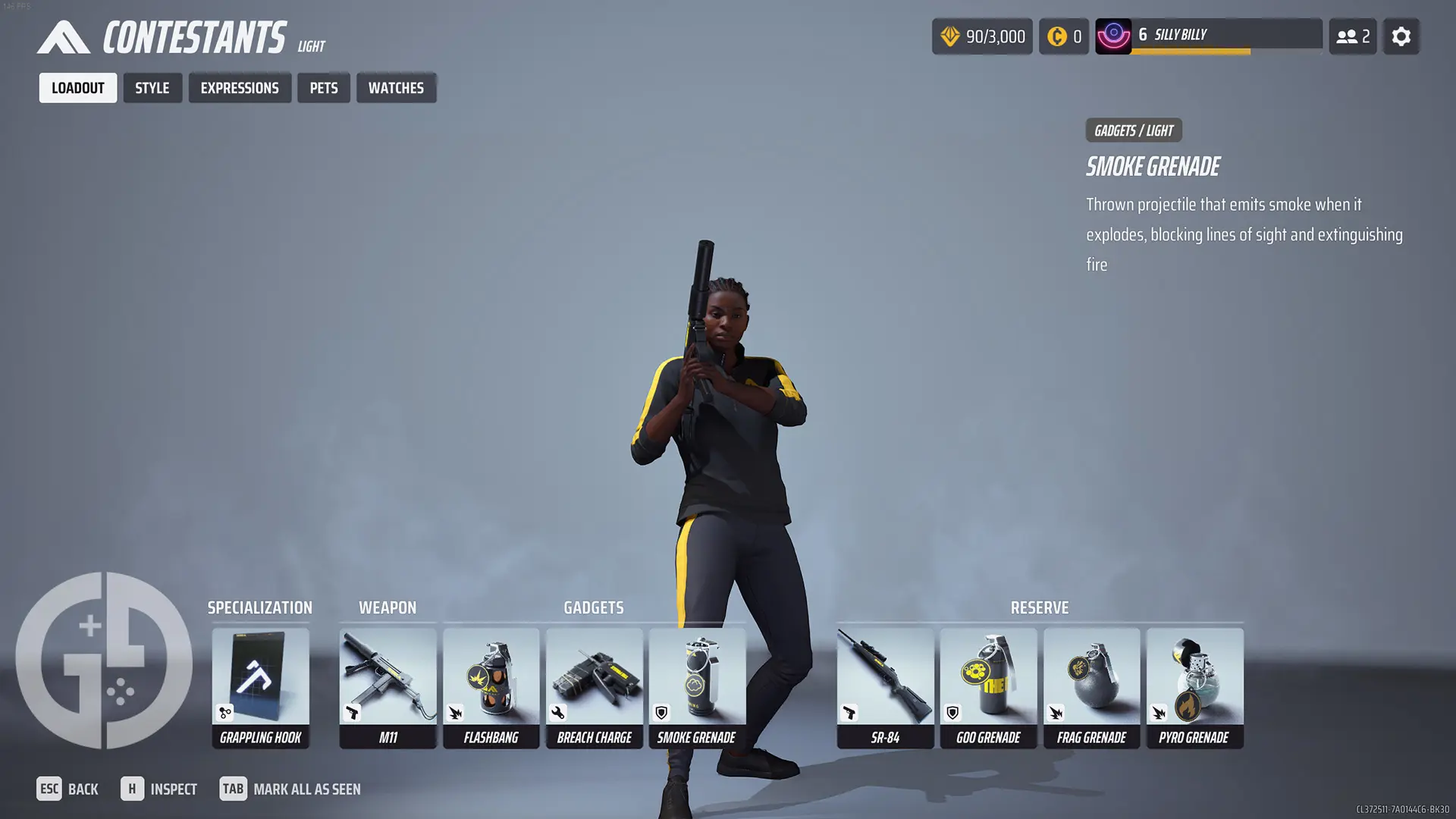The height and width of the screenshot is (819, 1456).
Task: Open the EXPRESSIONS tab
Action: click(240, 87)
